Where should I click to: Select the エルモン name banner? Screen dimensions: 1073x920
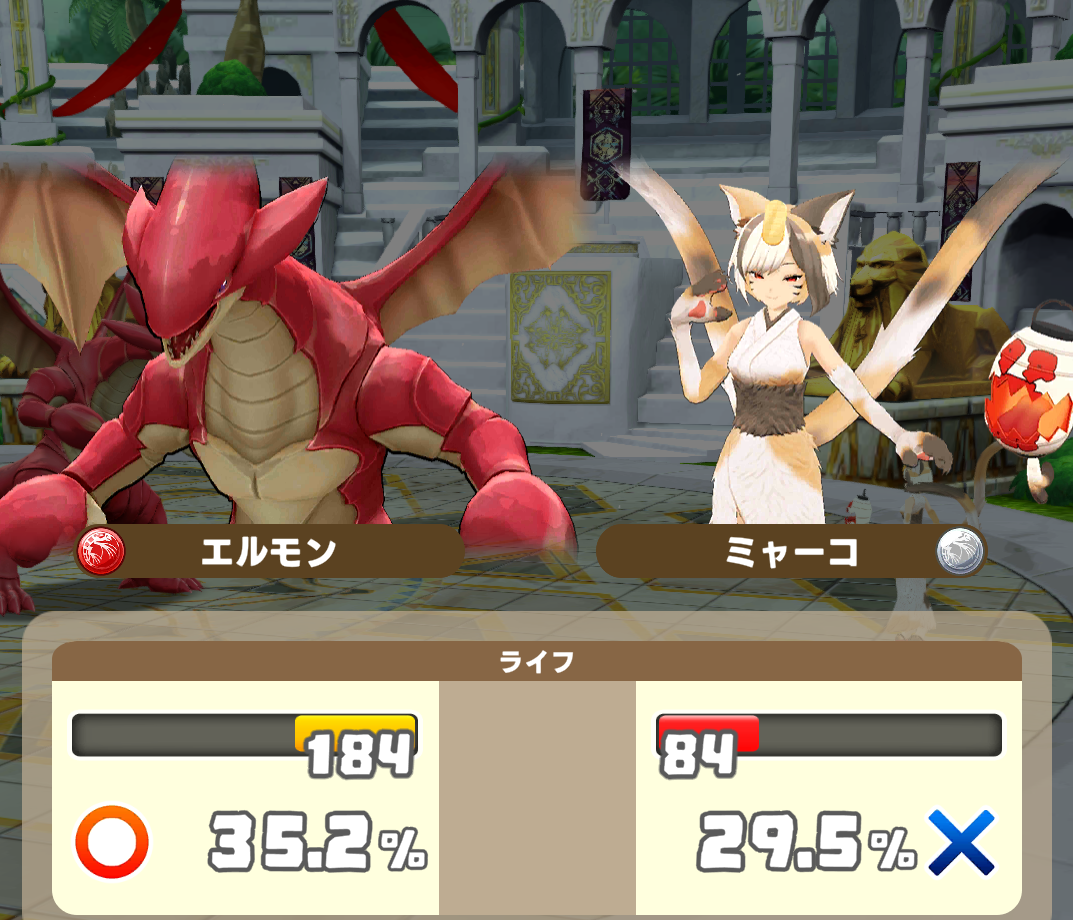[x=268, y=552]
